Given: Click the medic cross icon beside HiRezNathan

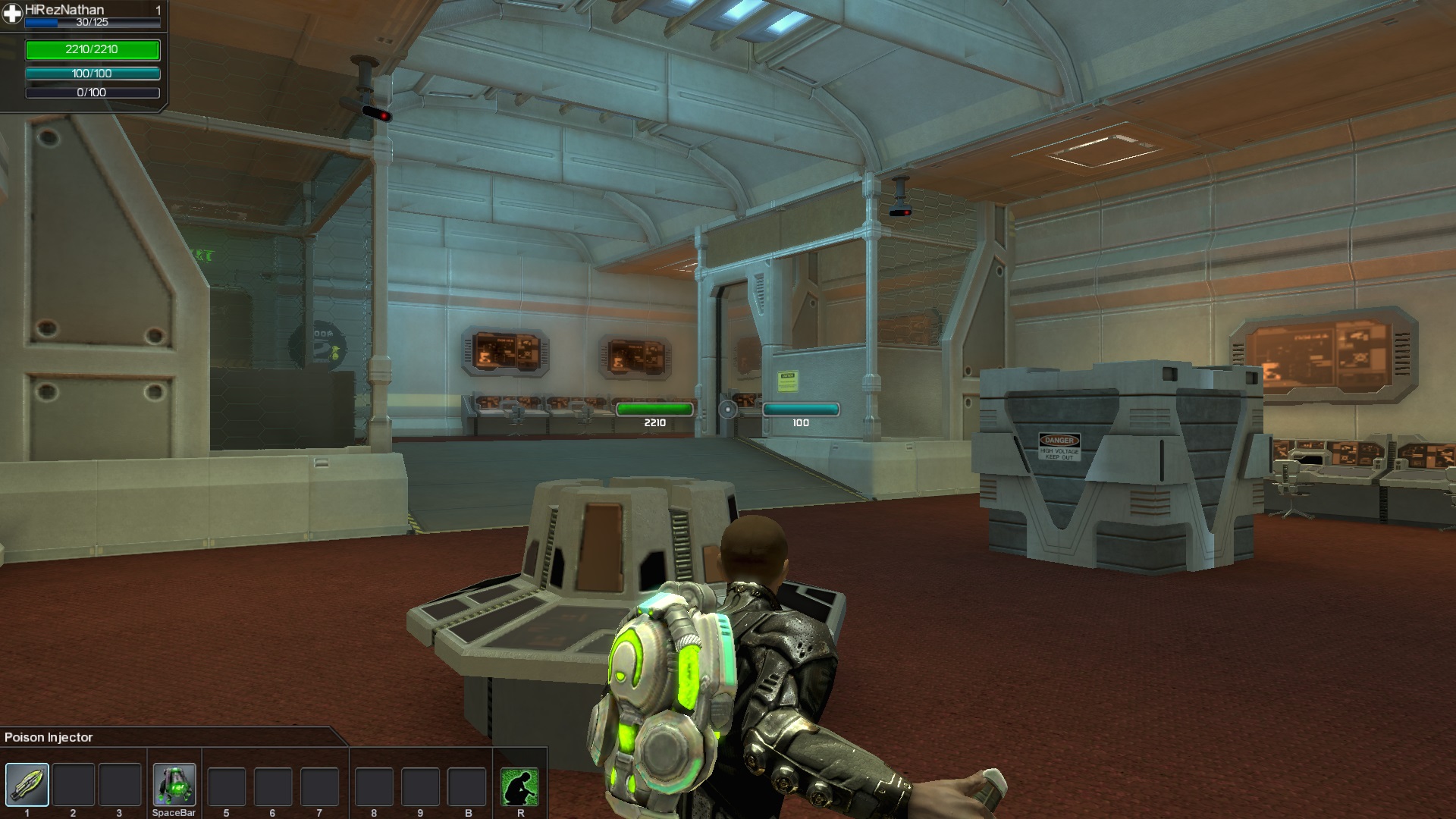Looking at the screenshot, I should click(x=12, y=14).
